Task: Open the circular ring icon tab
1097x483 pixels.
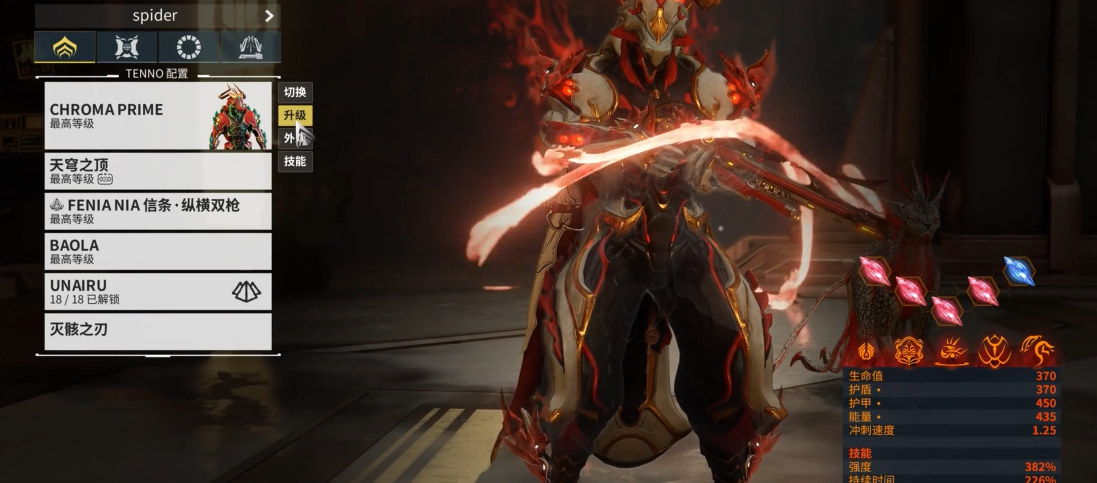Action: pyautogui.click(x=188, y=47)
